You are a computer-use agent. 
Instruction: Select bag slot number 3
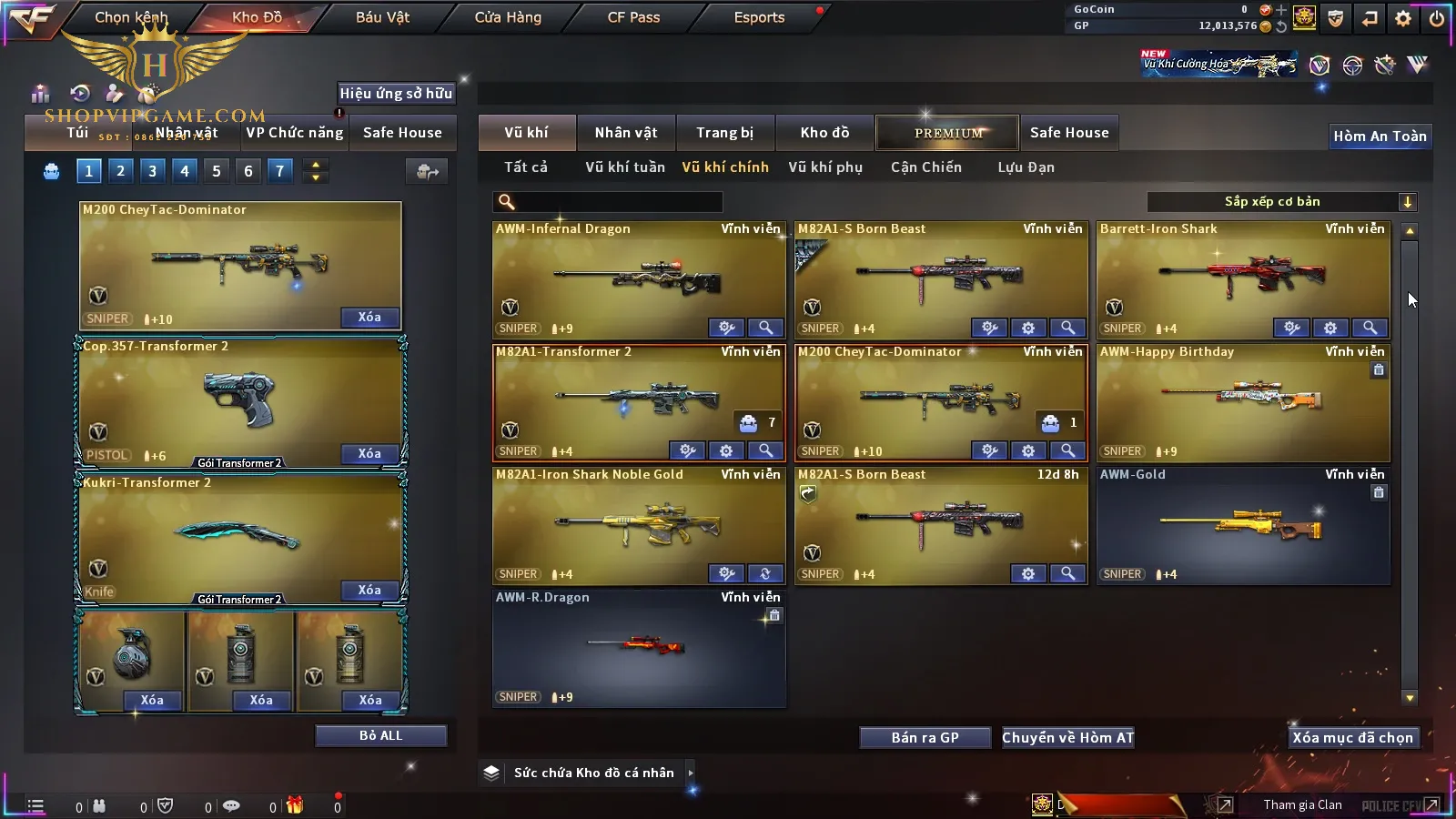pos(152,171)
